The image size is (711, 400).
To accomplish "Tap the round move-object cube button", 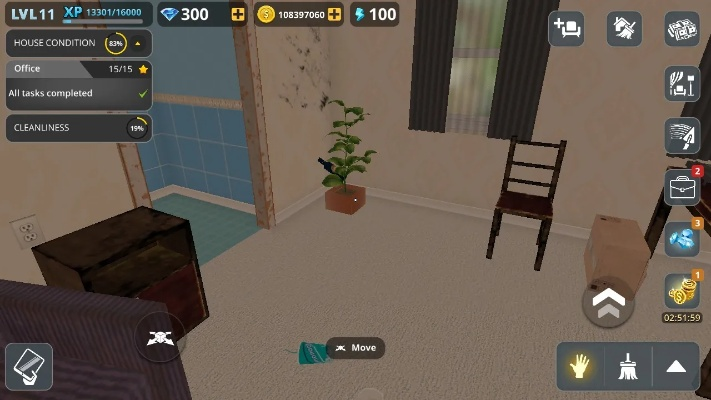I will click(x=158, y=338).
